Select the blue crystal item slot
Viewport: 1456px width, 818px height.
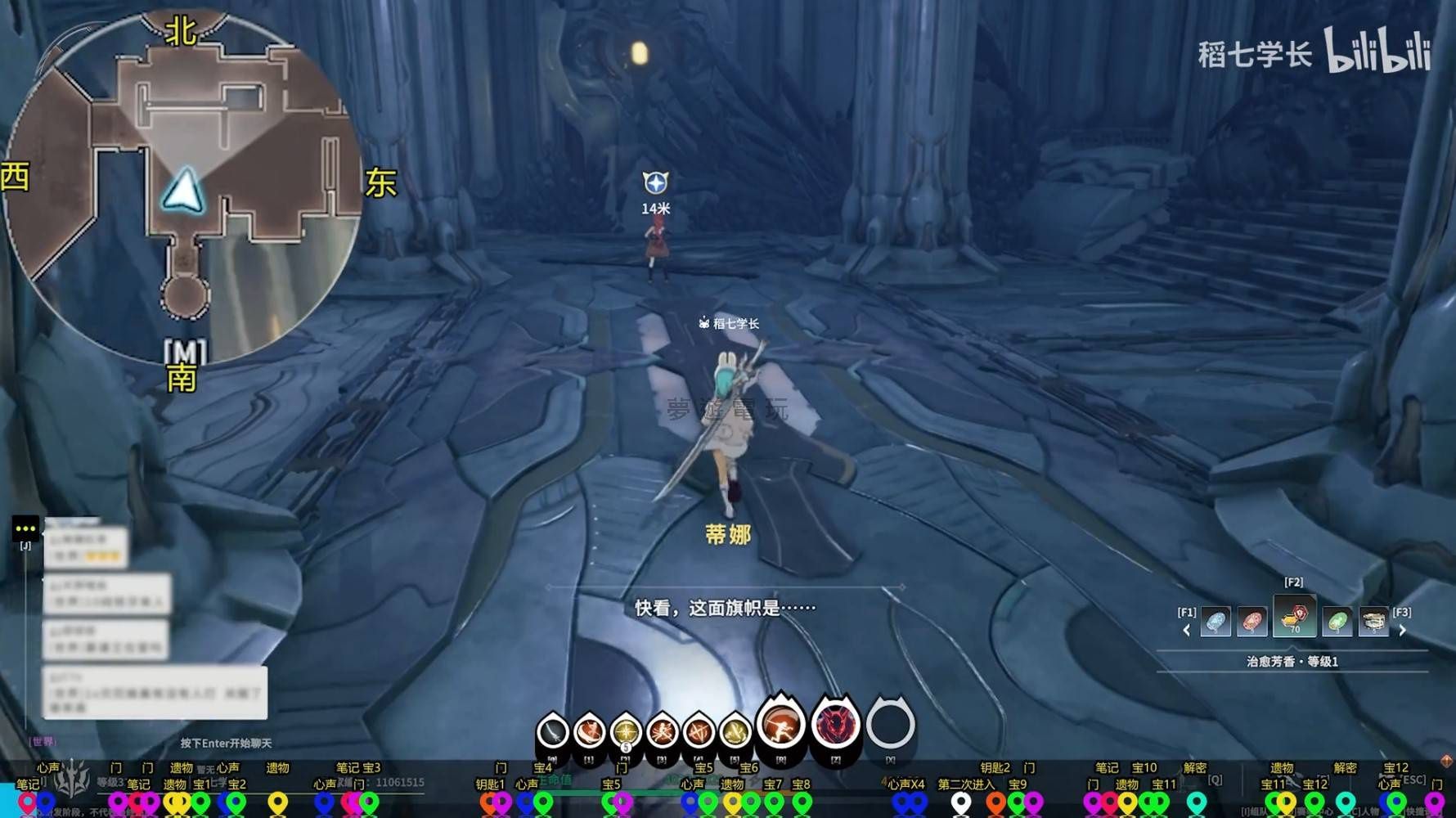[1216, 622]
